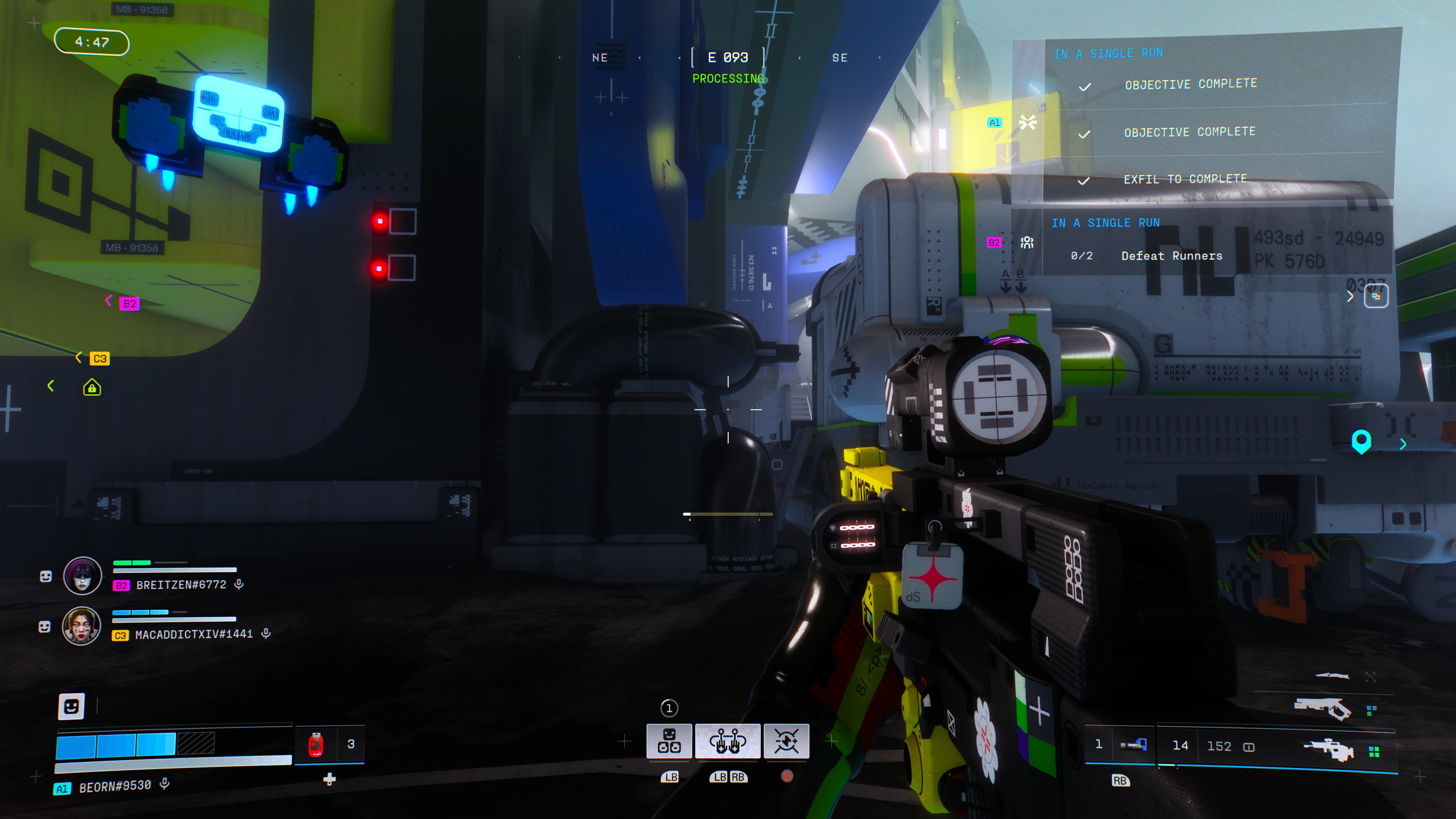Select MACADDICTXIV#1441 squad portrait
The width and height of the screenshot is (1456, 819).
(82, 626)
